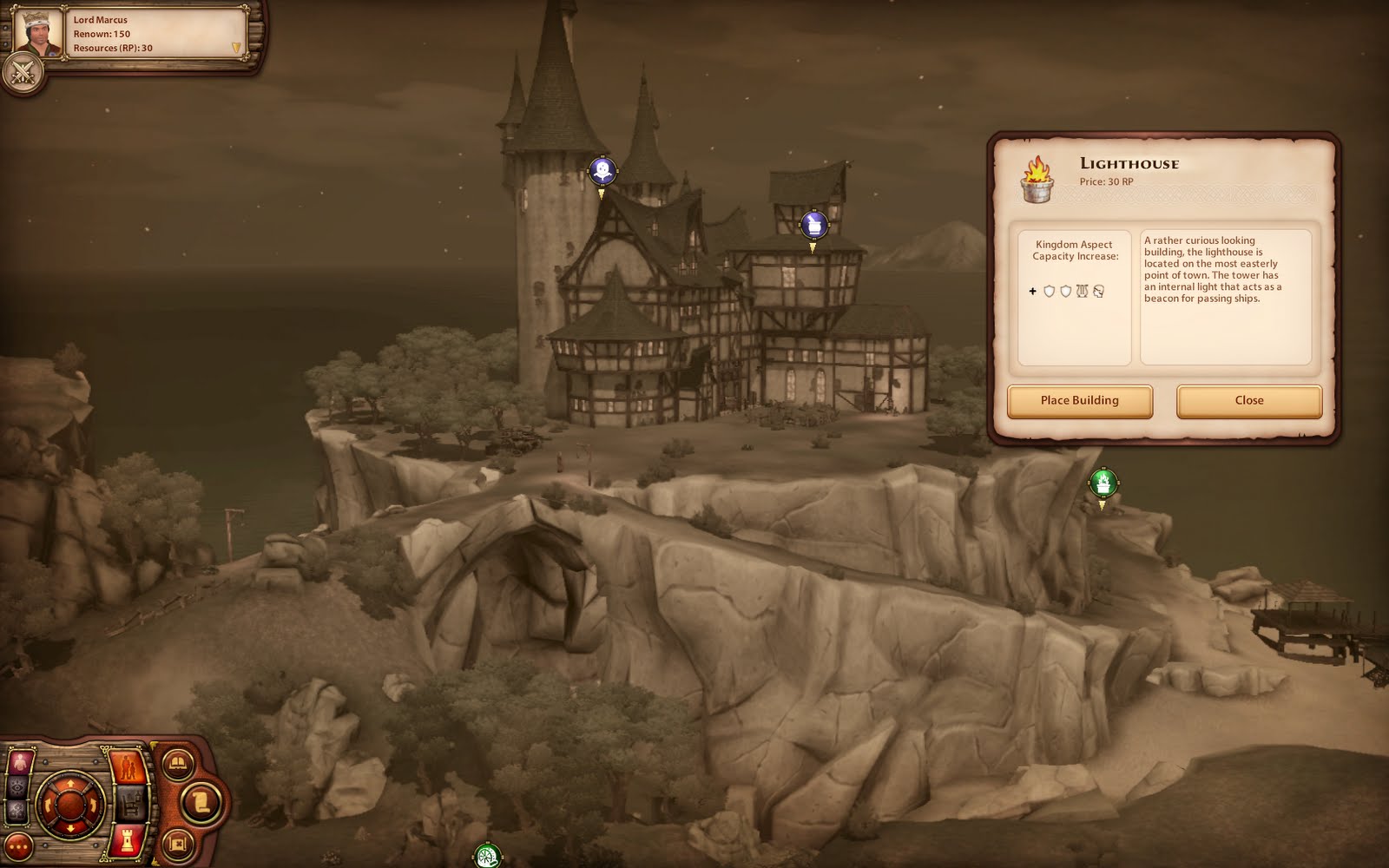Expand the yellow arrow on the kingdom info panel

click(235, 49)
